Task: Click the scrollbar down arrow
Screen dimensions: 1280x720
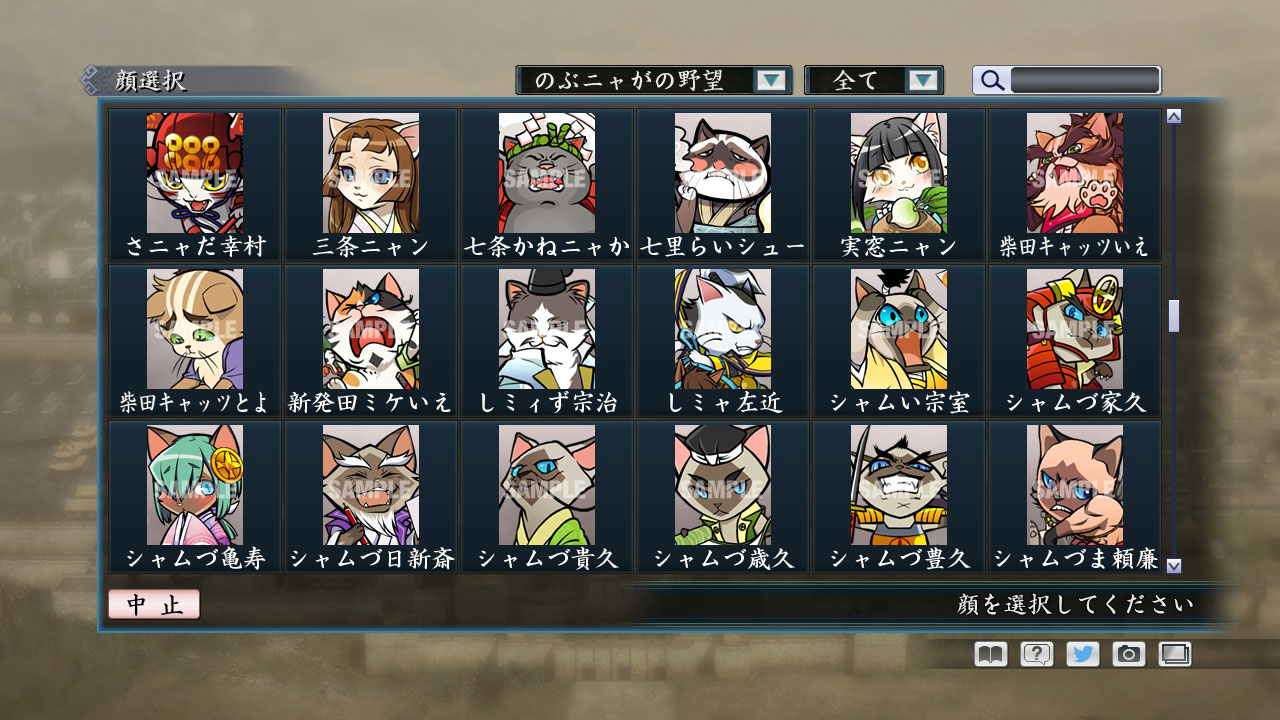Action: coord(1172,564)
